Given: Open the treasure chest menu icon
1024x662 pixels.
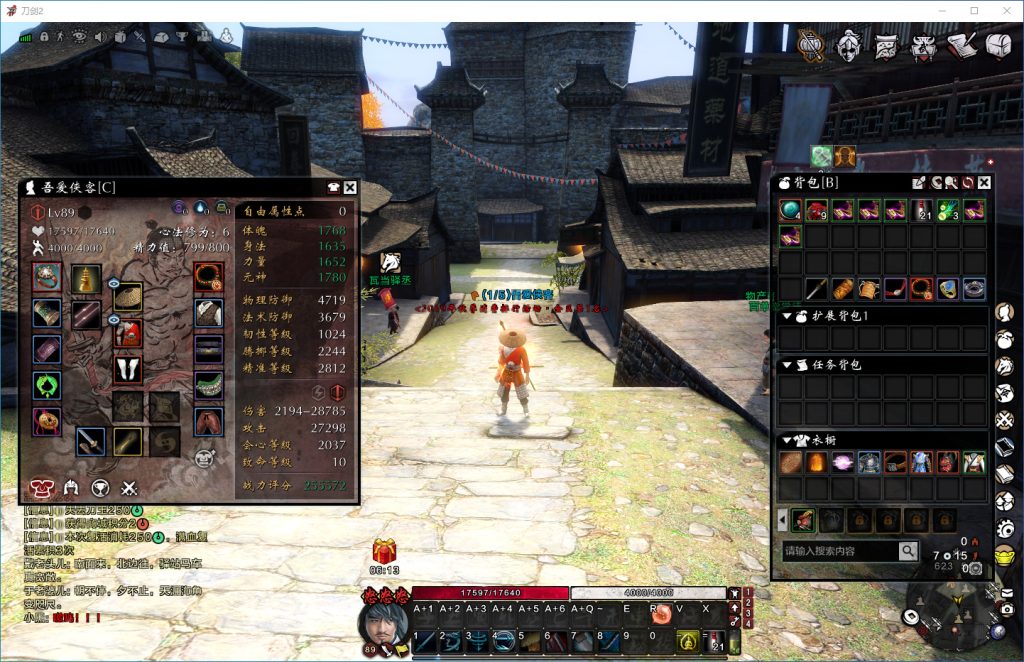Looking at the screenshot, I should click(x=998, y=45).
